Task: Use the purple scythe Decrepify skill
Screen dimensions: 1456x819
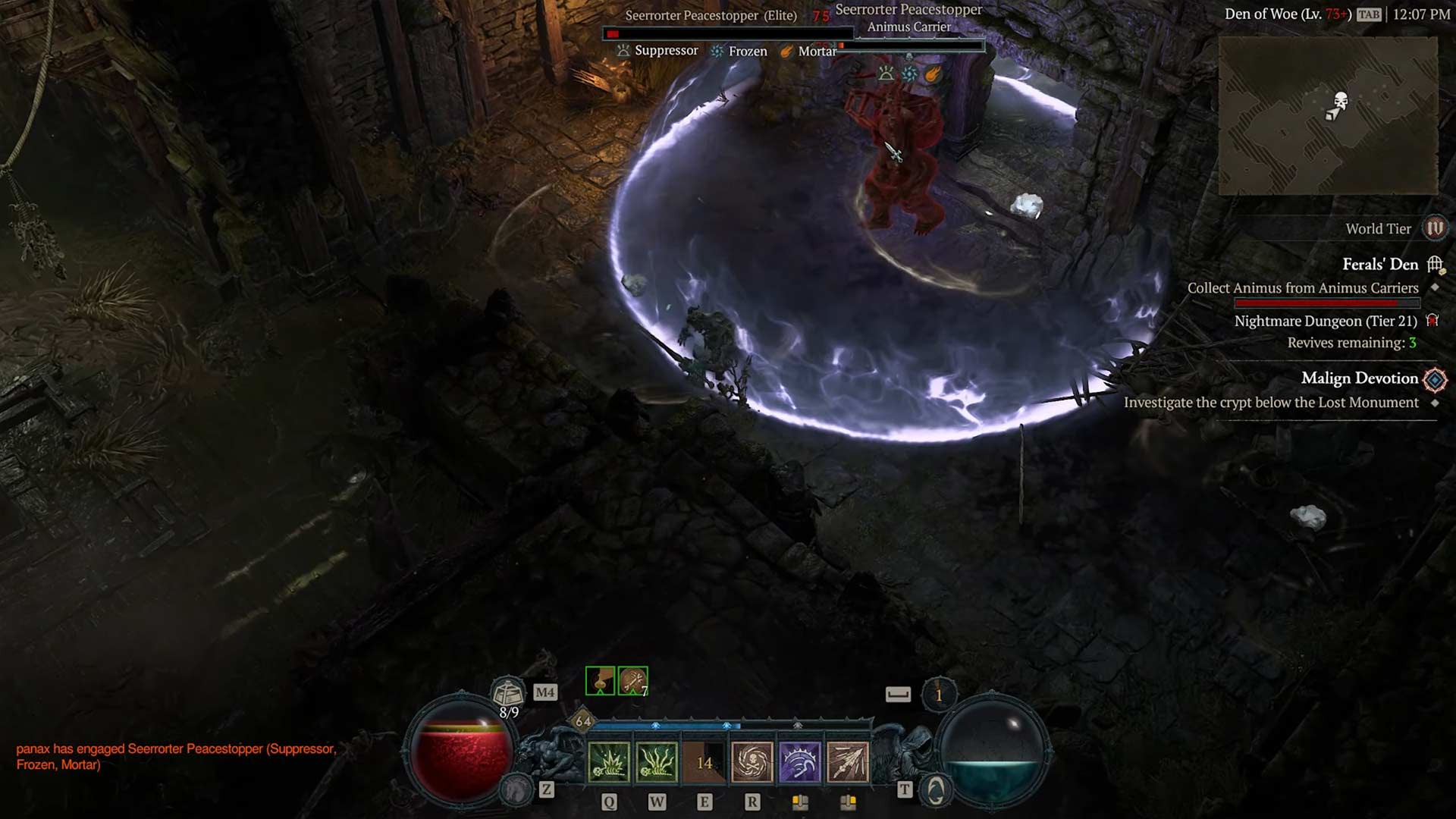Action: coord(800,761)
